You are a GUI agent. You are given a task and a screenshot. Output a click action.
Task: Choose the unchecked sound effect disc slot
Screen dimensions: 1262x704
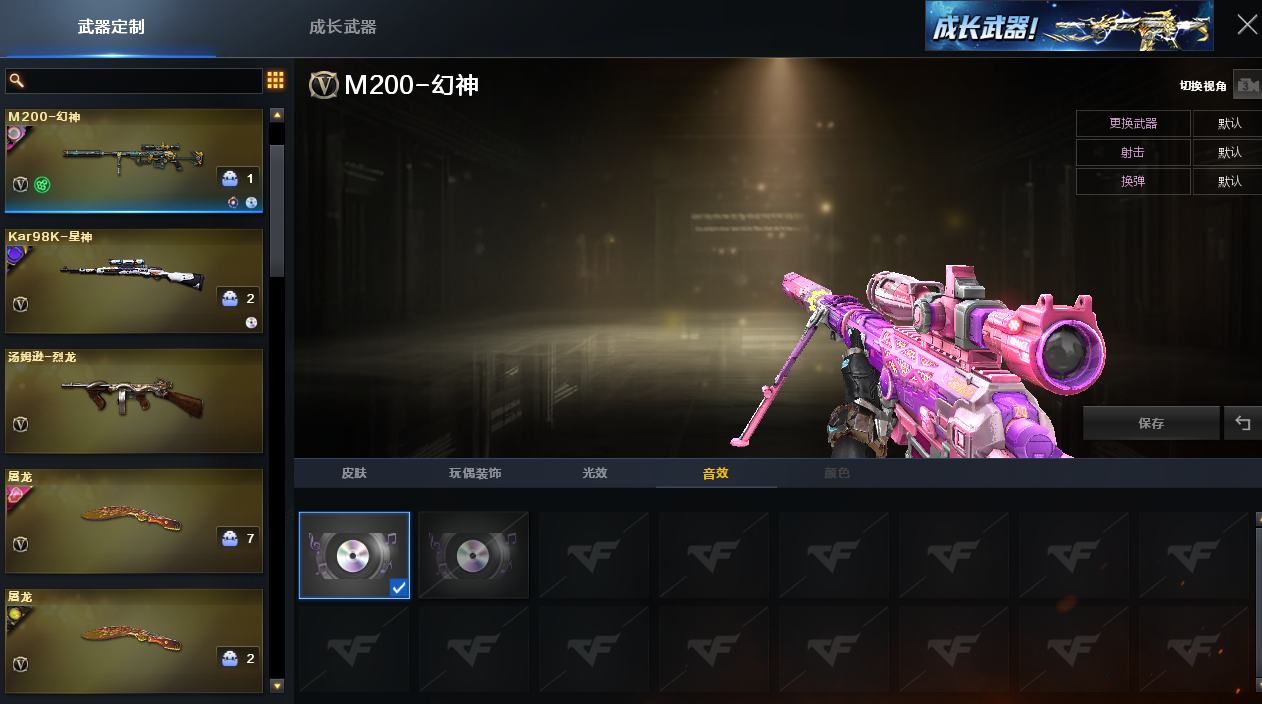[x=474, y=555]
